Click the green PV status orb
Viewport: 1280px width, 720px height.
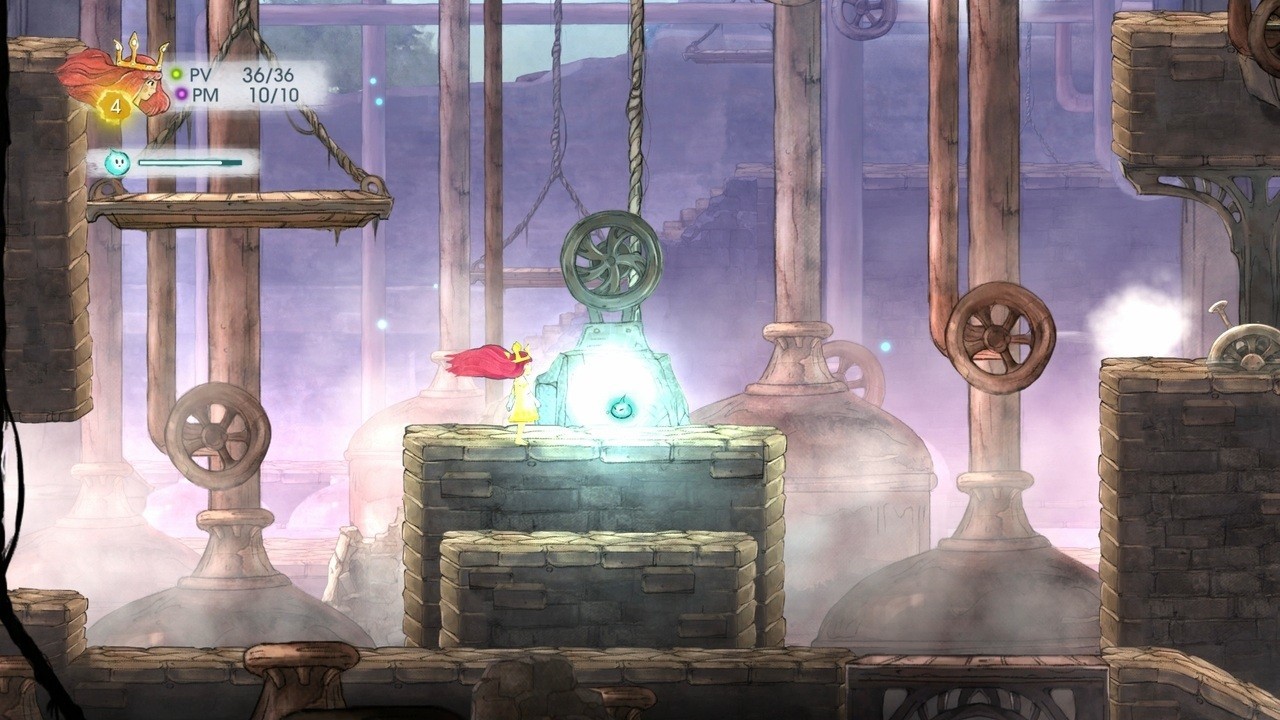pyautogui.click(x=175, y=73)
